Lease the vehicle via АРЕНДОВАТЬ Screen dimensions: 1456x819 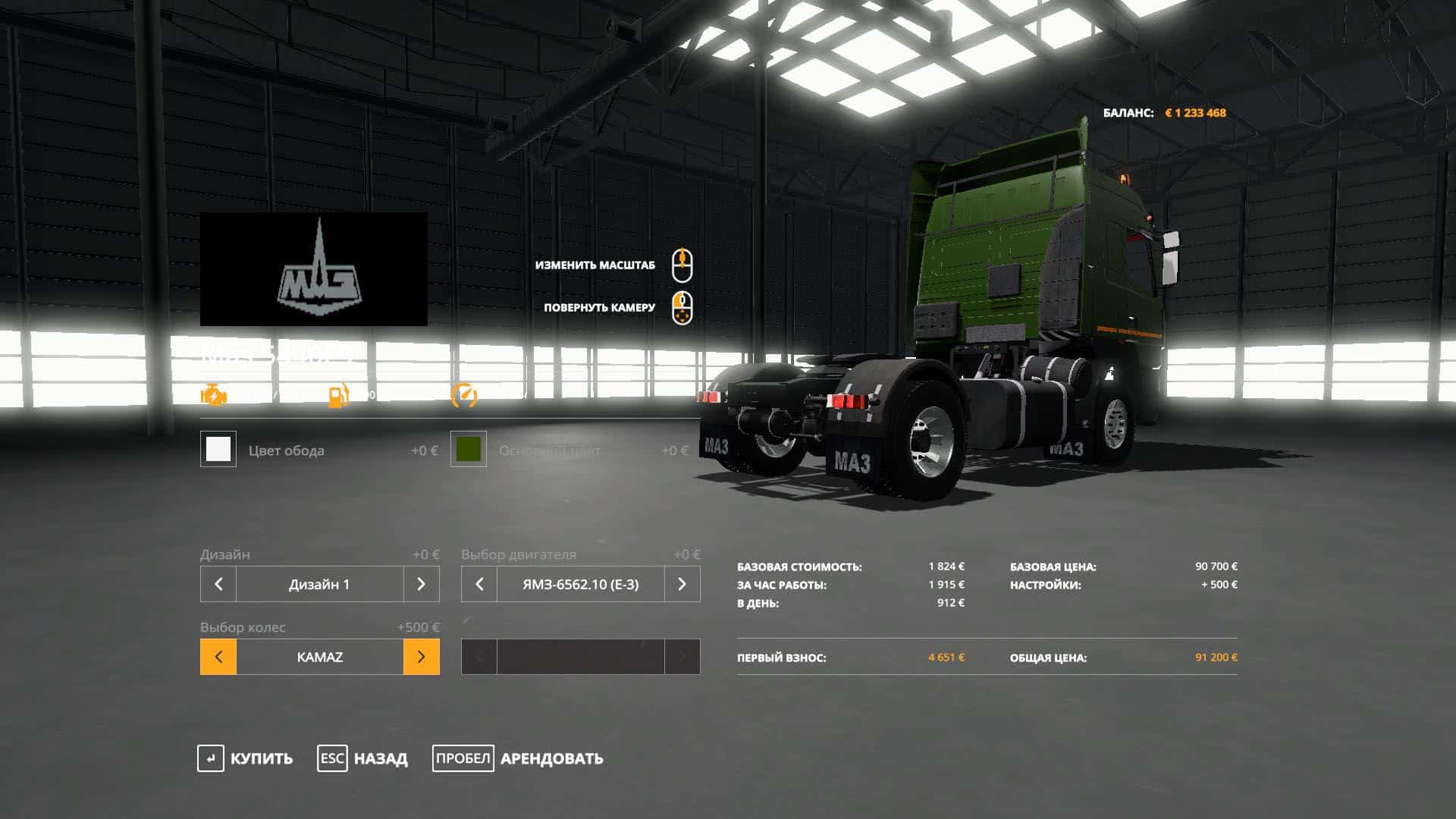click(x=518, y=758)
